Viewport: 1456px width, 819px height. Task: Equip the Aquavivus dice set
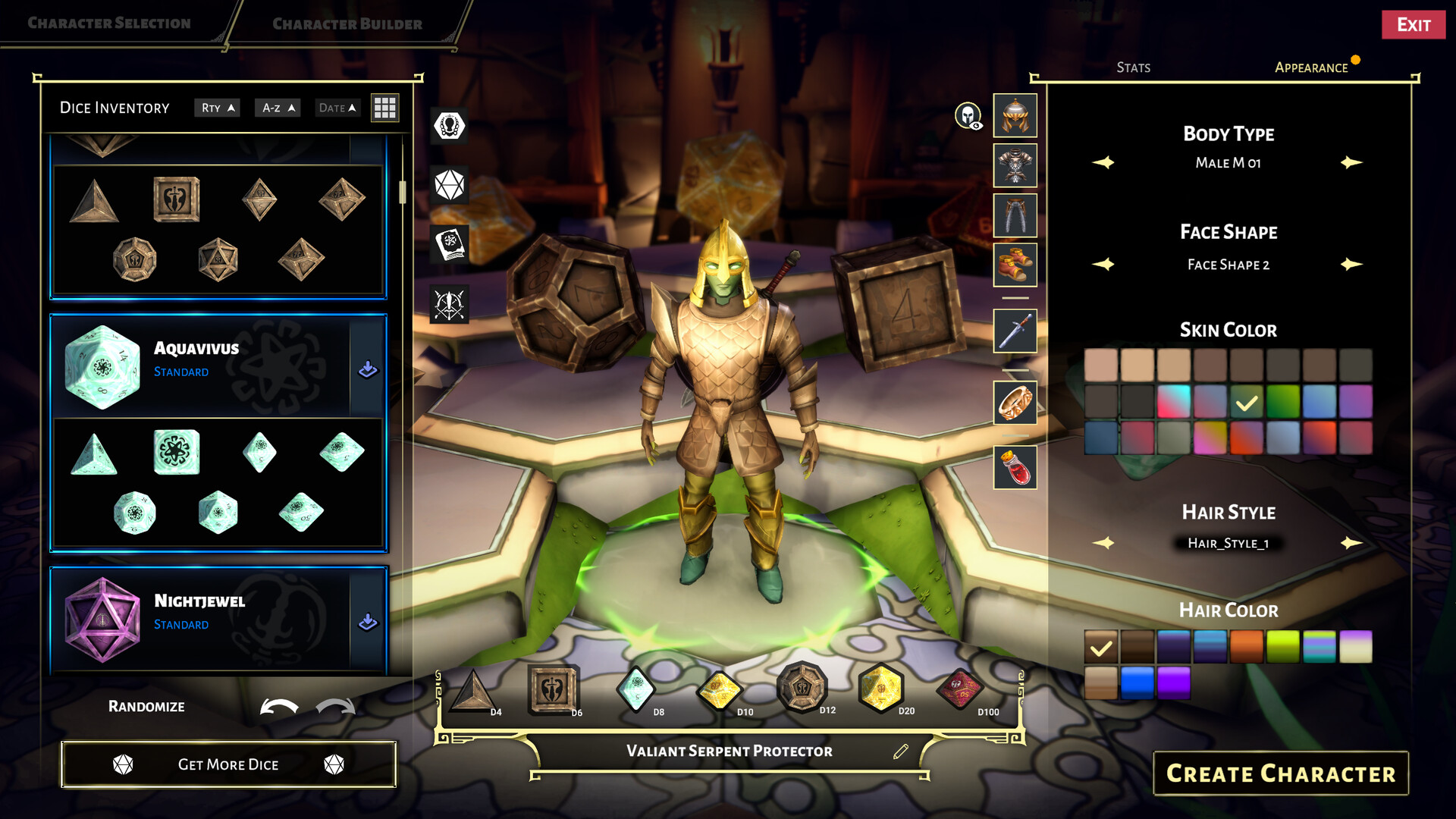(368, 369)
